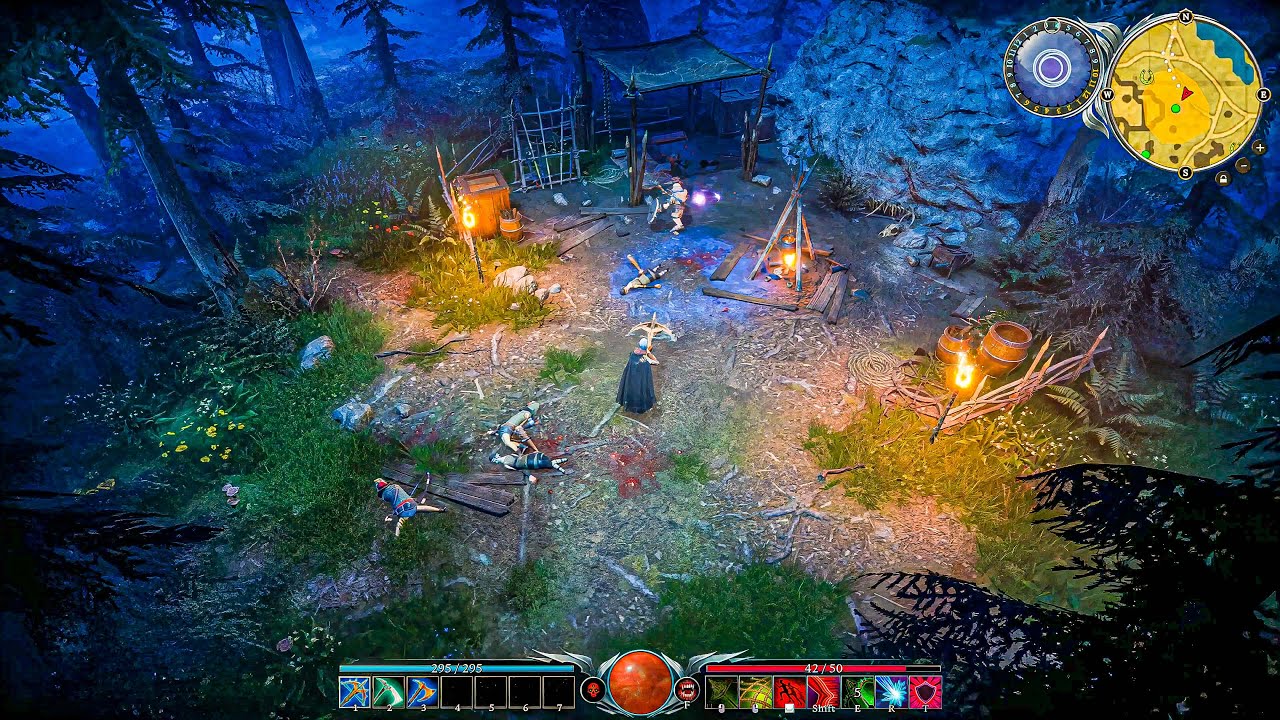Zoom in the minimap with plus button

(1259, 148)
